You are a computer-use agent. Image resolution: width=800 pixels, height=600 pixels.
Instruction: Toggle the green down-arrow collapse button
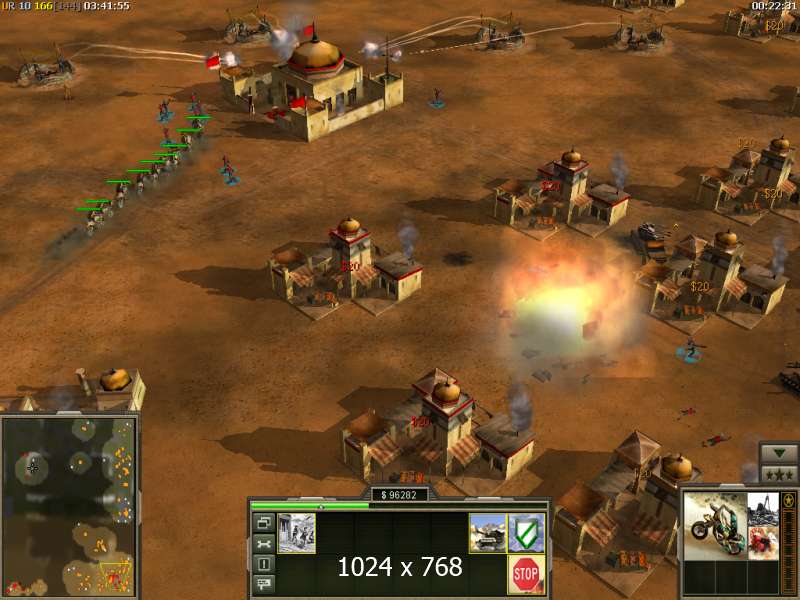point(778,453)
